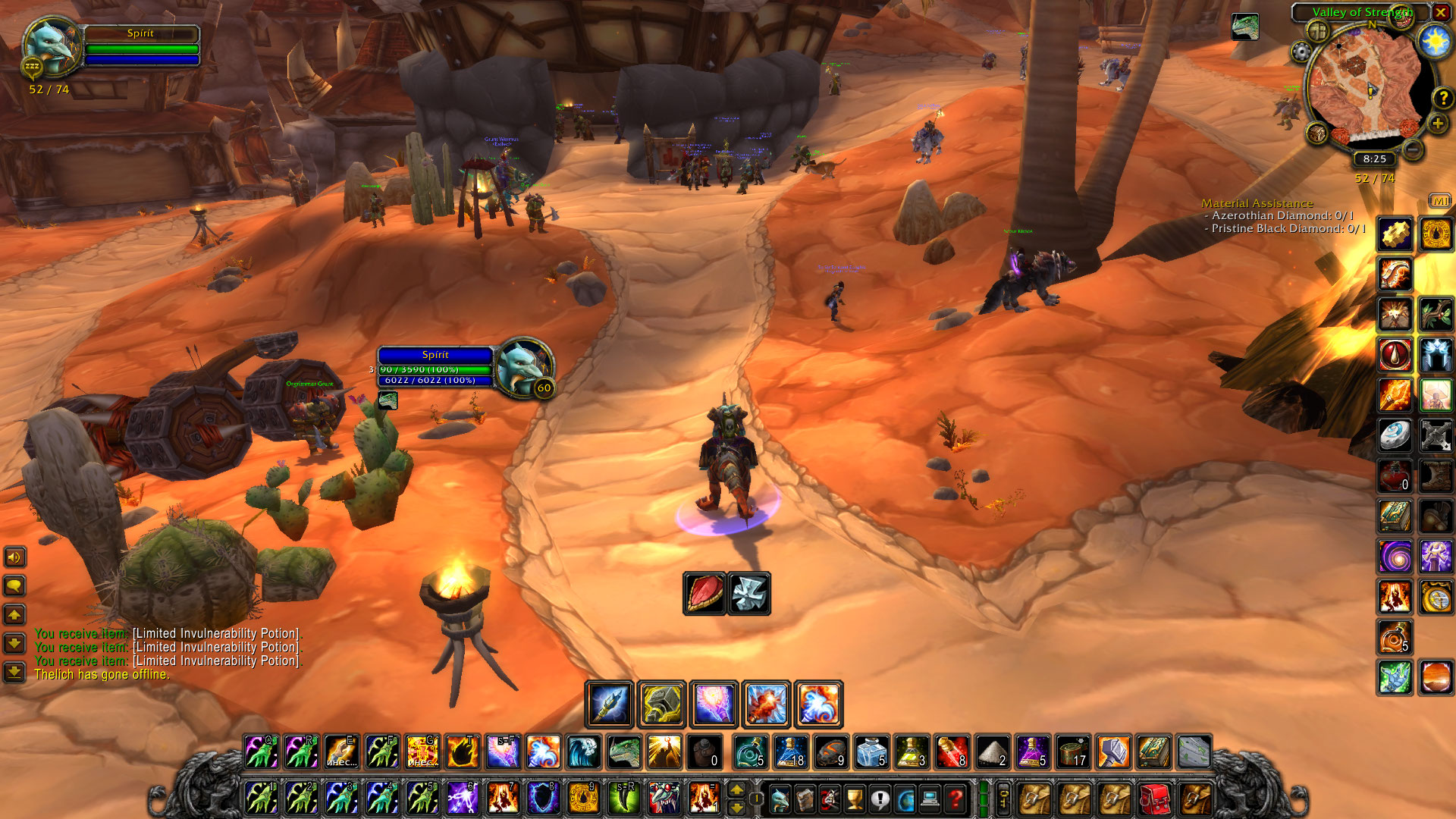This screenshot has height=819, width=1456.
Task: Open the red backpack bag slot
Action: tap(1154, 799)
